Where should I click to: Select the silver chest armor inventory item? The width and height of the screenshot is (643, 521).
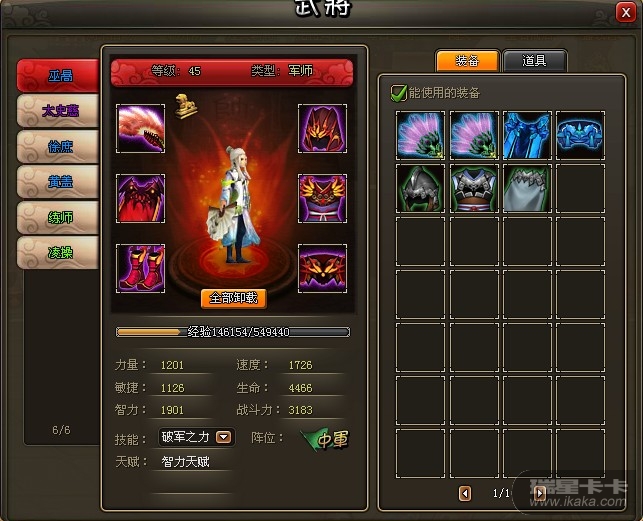(x=475, y=188)
